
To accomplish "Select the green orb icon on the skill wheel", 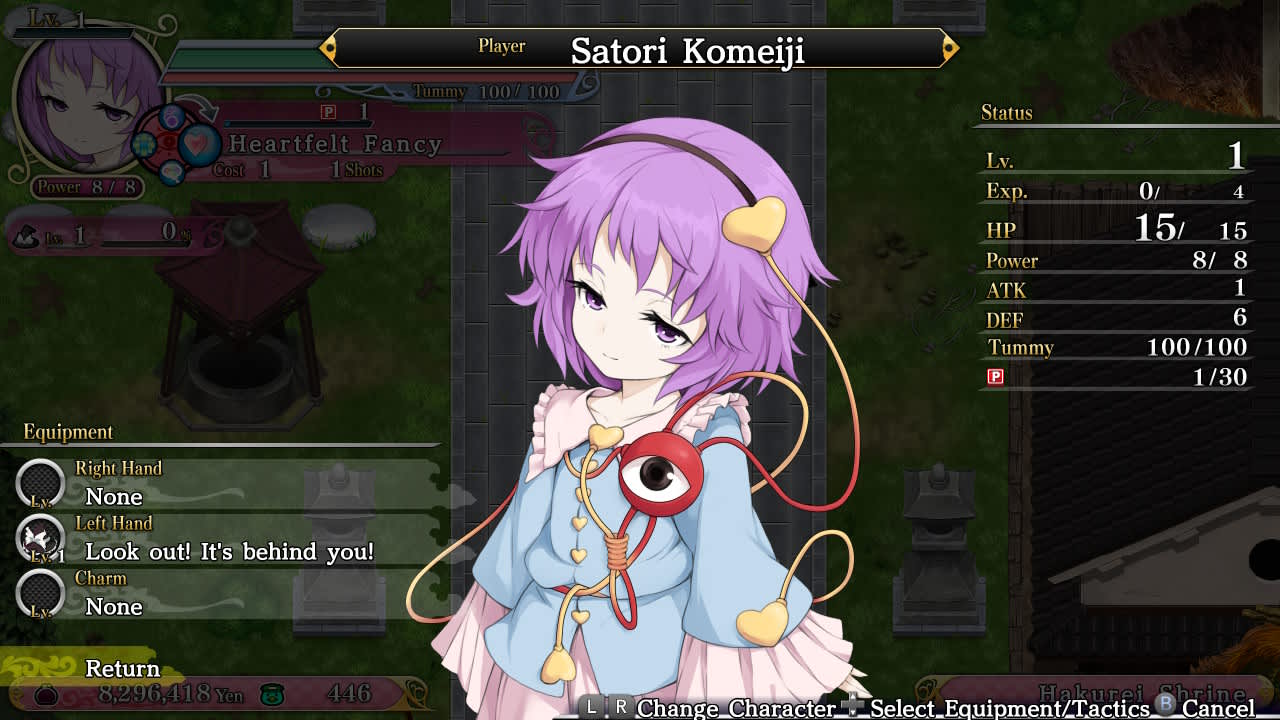I will 144,144.
